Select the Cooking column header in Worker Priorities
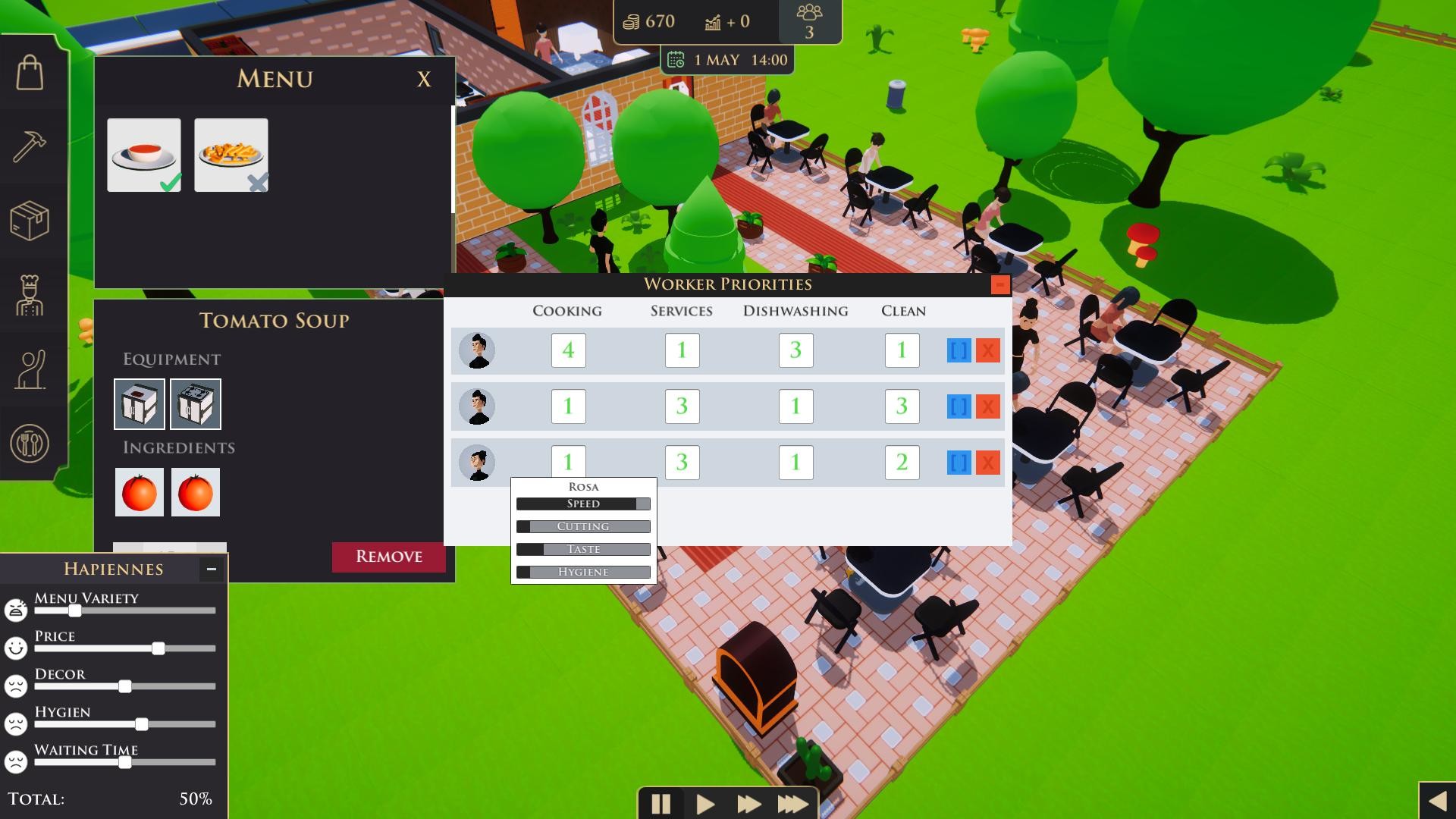This screenshot has width=1456, height=819. click(567, 310)
